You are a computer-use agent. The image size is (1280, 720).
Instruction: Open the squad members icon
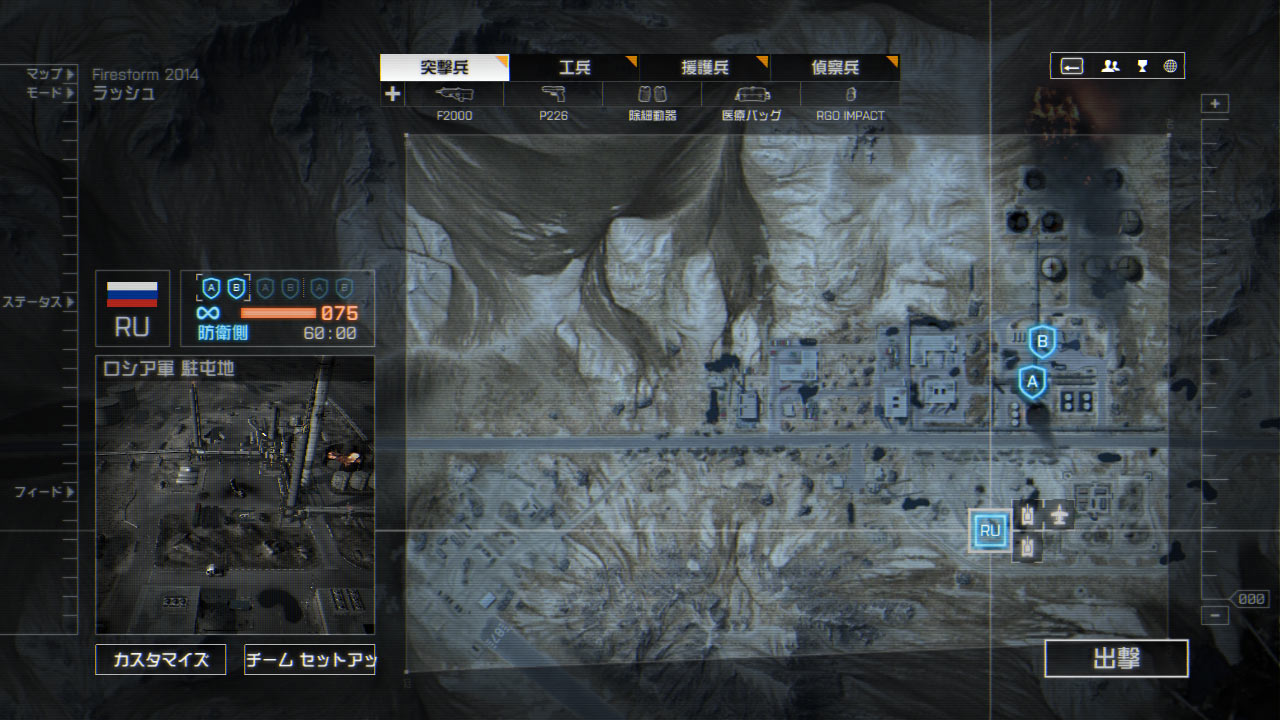pyautogui.click(x=1110, y=66)
